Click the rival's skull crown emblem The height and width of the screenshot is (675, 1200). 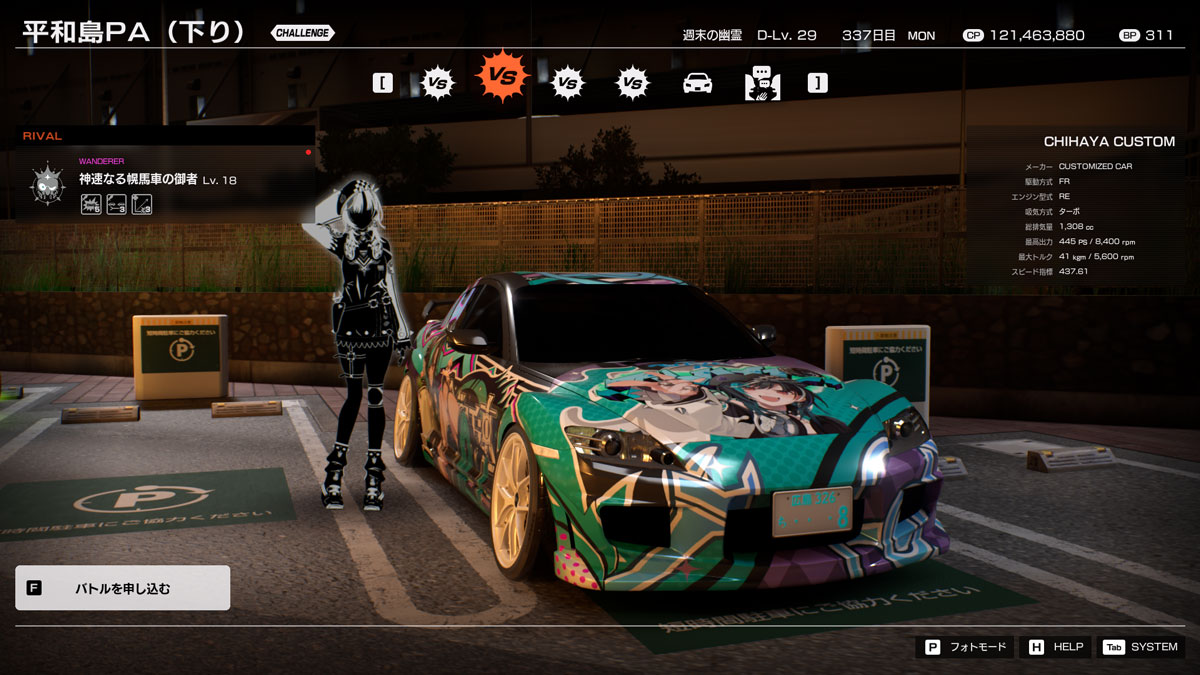pos(47,183)
